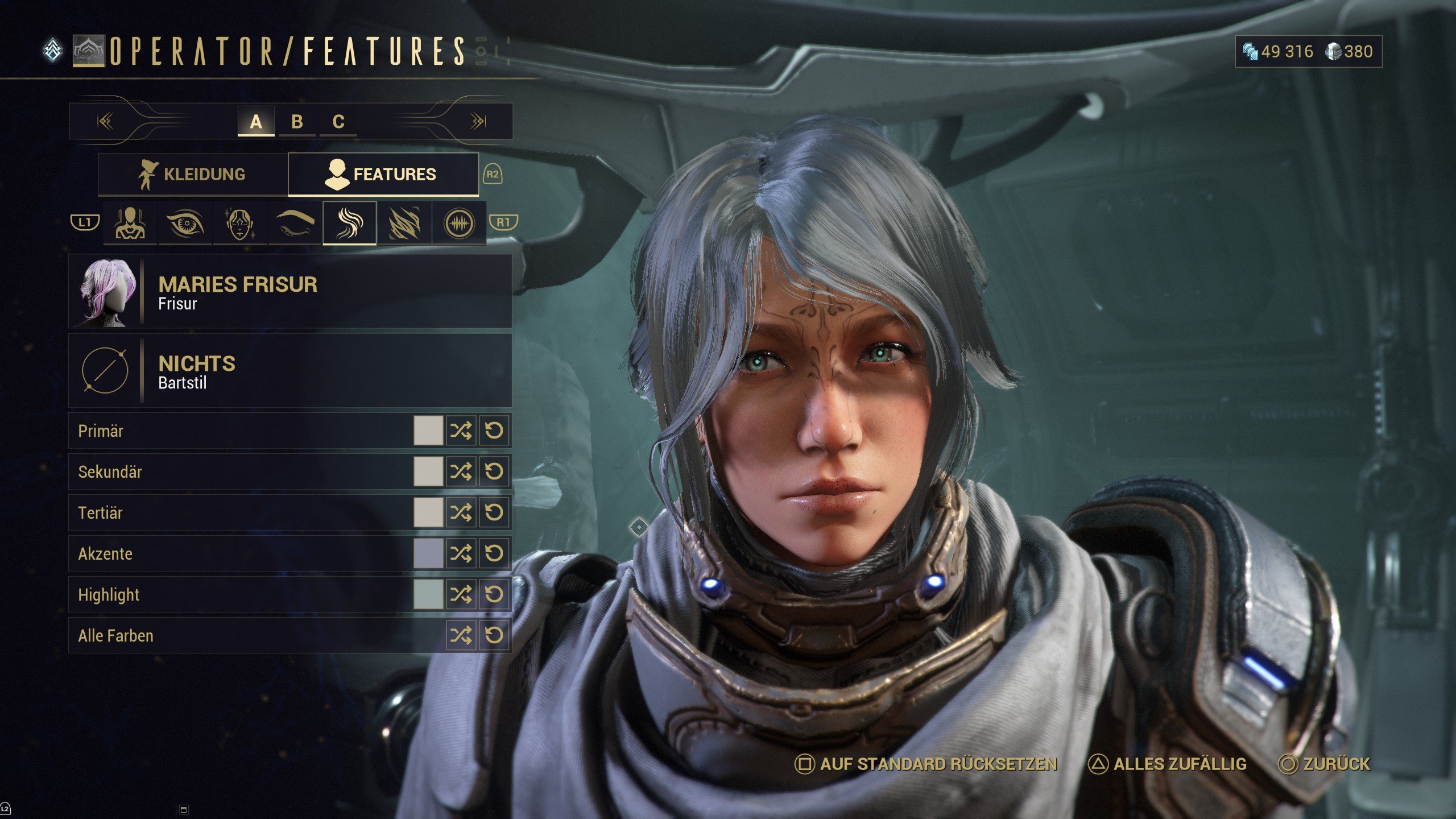The width and height of the screenshot is (1456, 819).
Task: Click Auf Standard Rücksetzen
Action: pyautogui.click(x=926, y=764)
